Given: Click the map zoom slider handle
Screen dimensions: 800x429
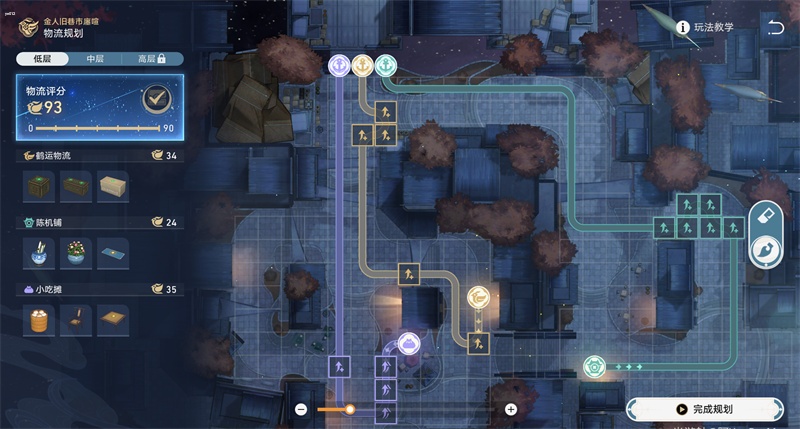Looking at the screenshot, I should (350, 409).
